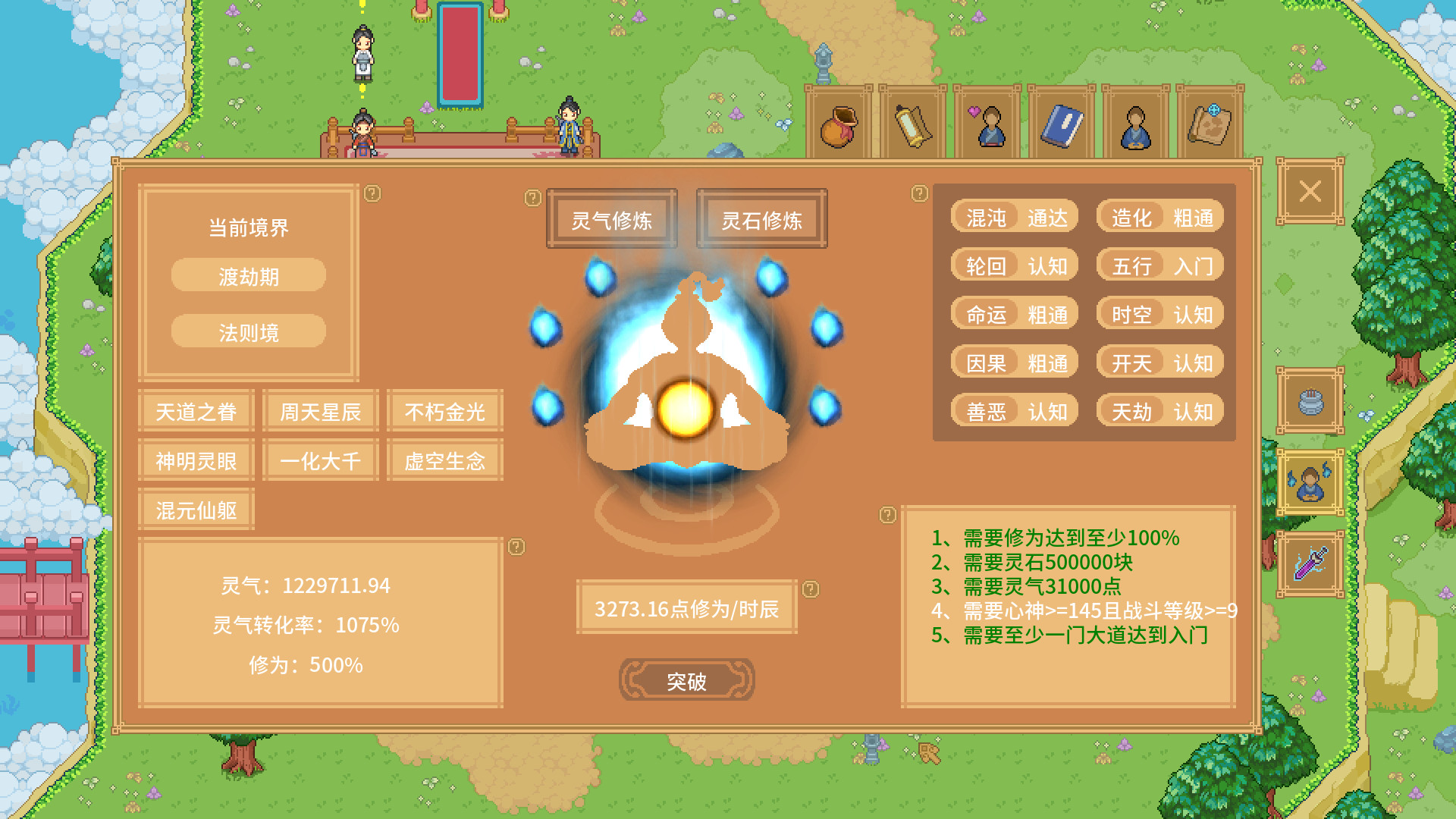Select the 法则境 realm option
Viewport: 1456px width, 819px height.
click(x=248, y=331)
